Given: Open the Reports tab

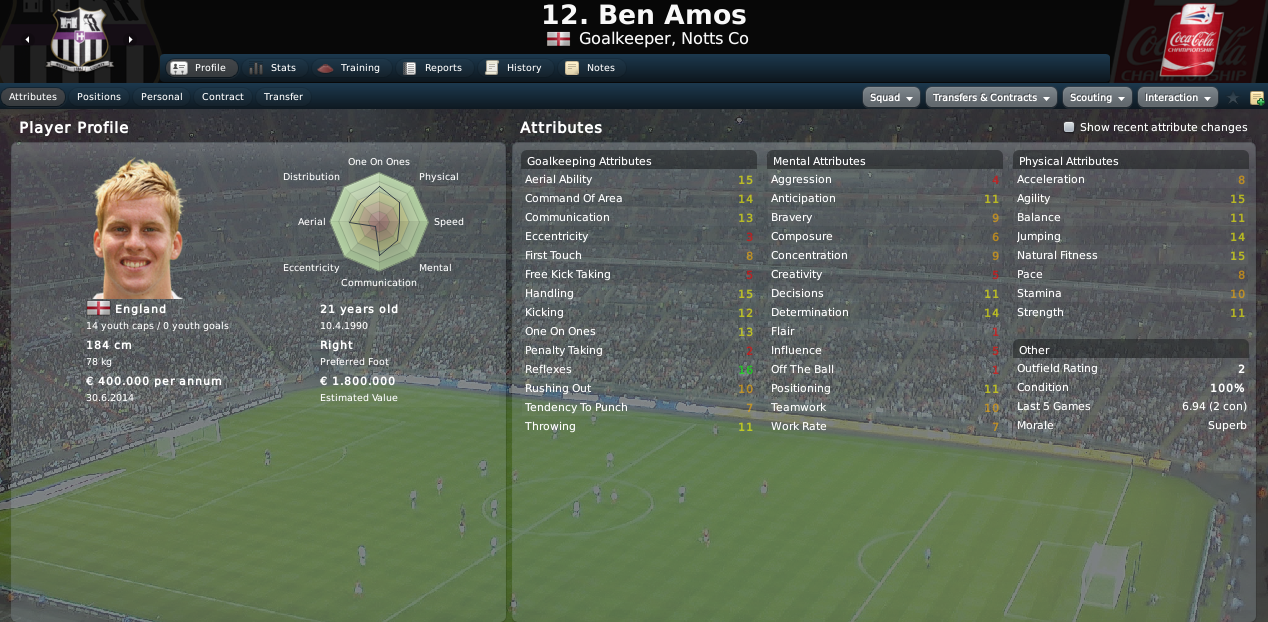Looking at the screenshot, I should point(432,68).
